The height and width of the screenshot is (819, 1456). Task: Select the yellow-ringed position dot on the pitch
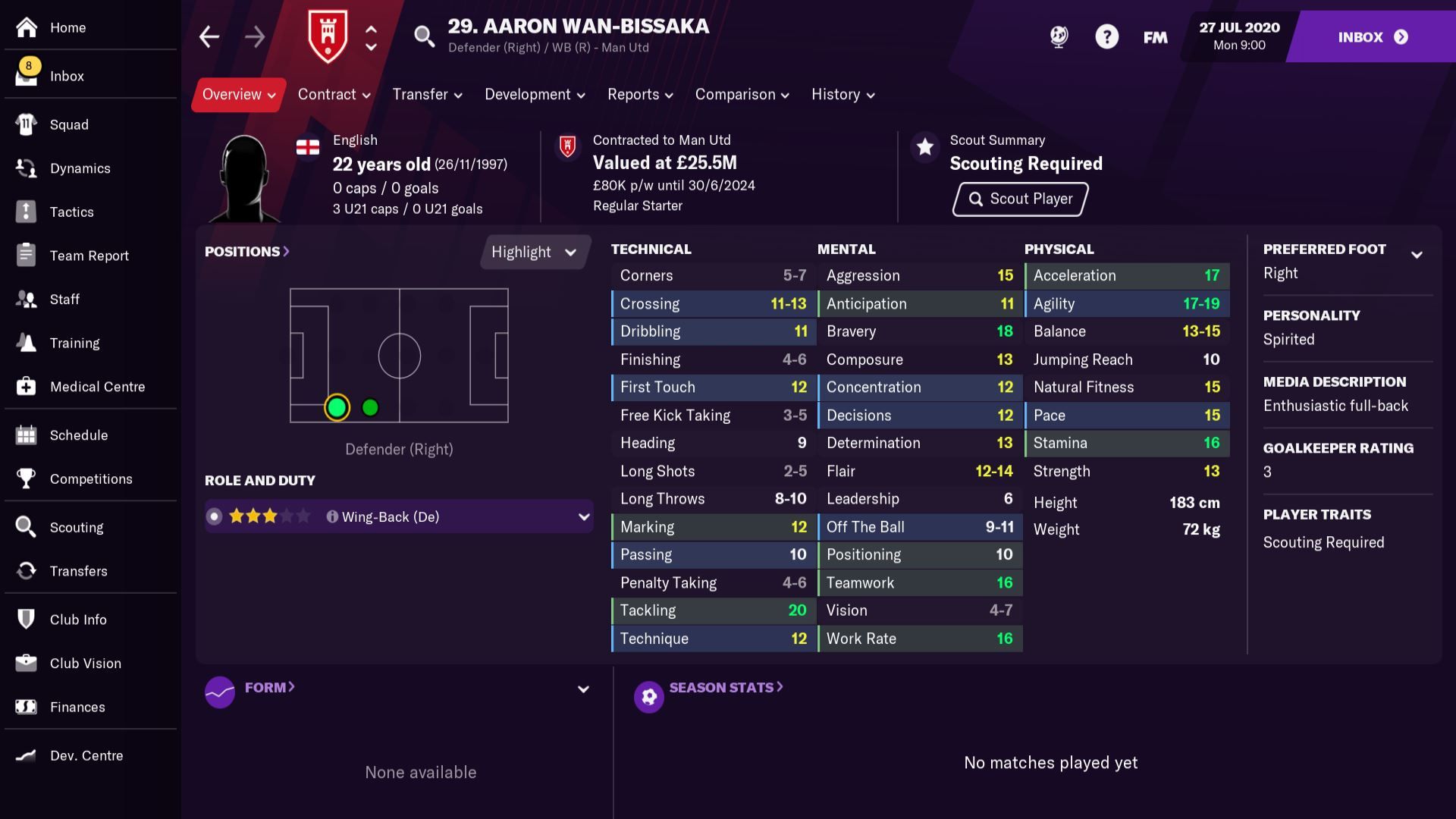(337, 407)
